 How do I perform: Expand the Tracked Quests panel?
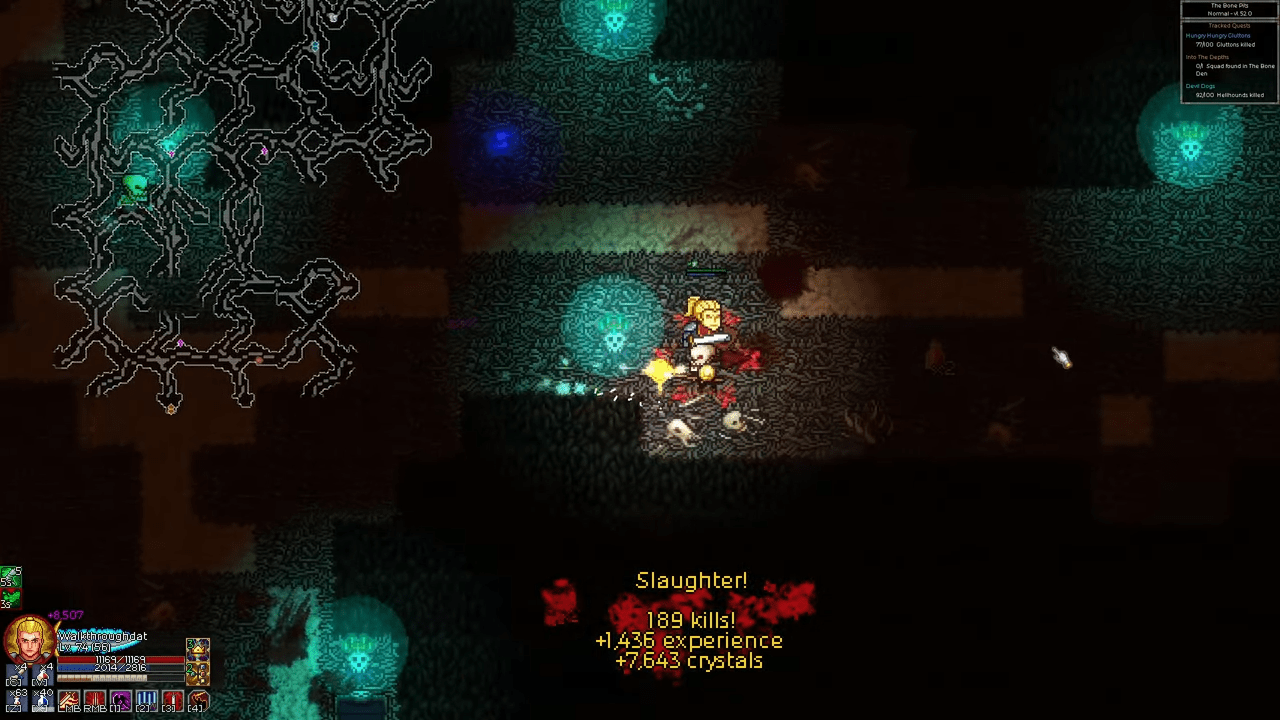(1229, 25)
